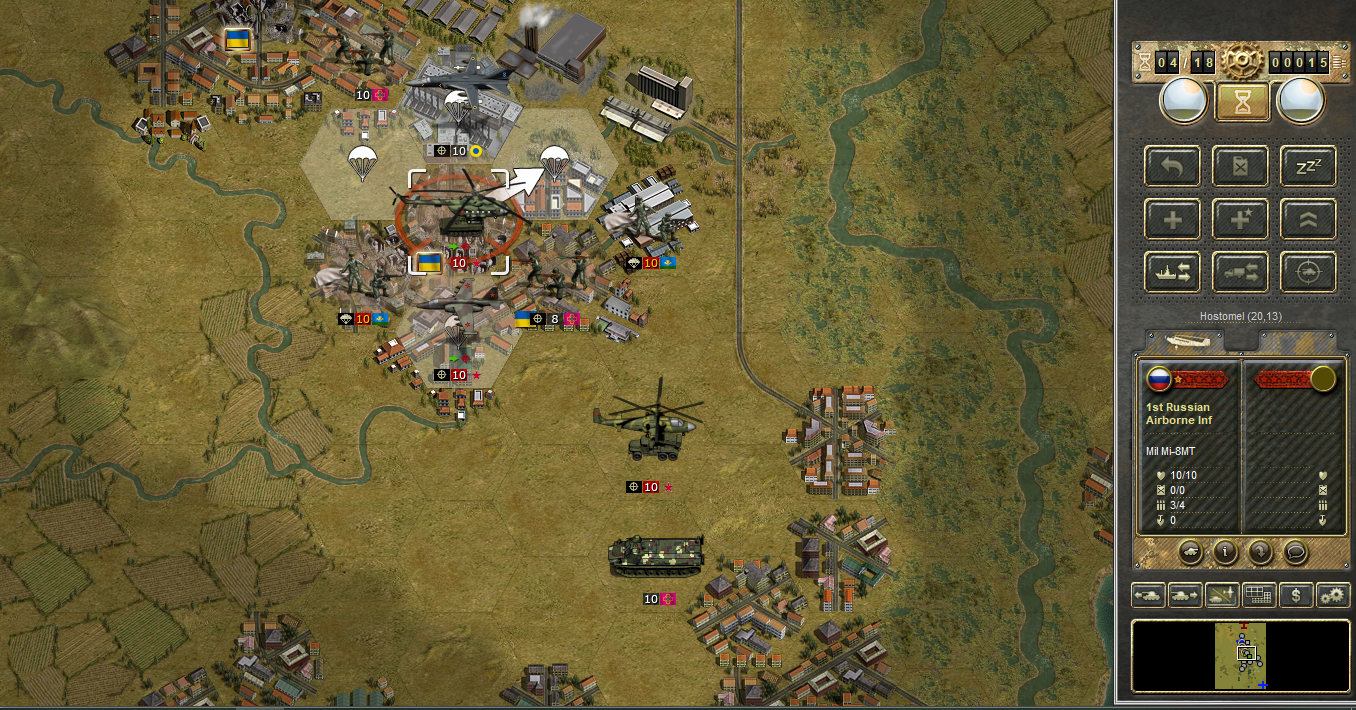Click the plus-with-star elite replacements button
Screen dimensions: 1356x710
[1241, 219]
